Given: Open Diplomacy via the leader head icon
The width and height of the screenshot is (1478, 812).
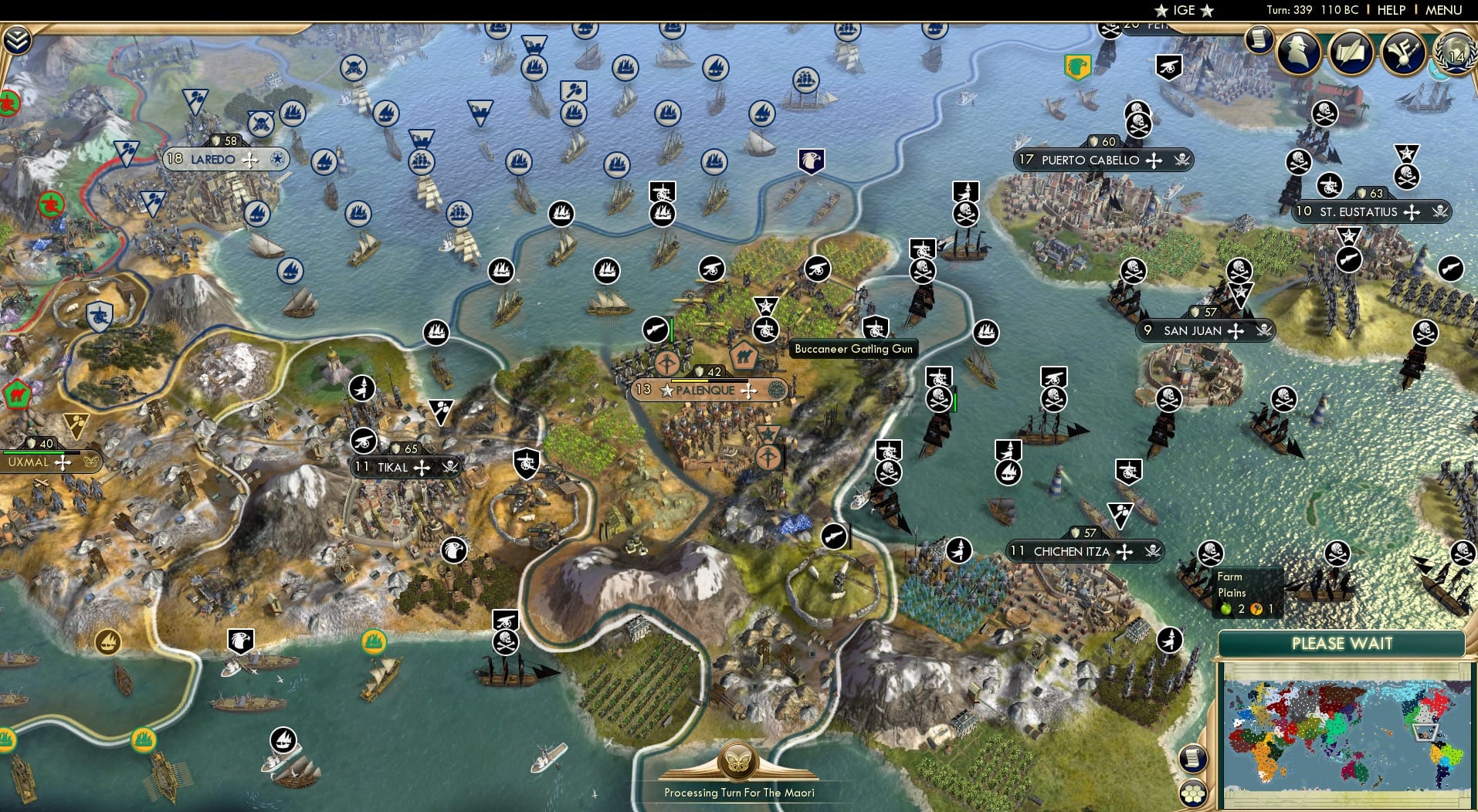Looking at the screenshot, I should pyautogui.click(x=1299, y=52).
